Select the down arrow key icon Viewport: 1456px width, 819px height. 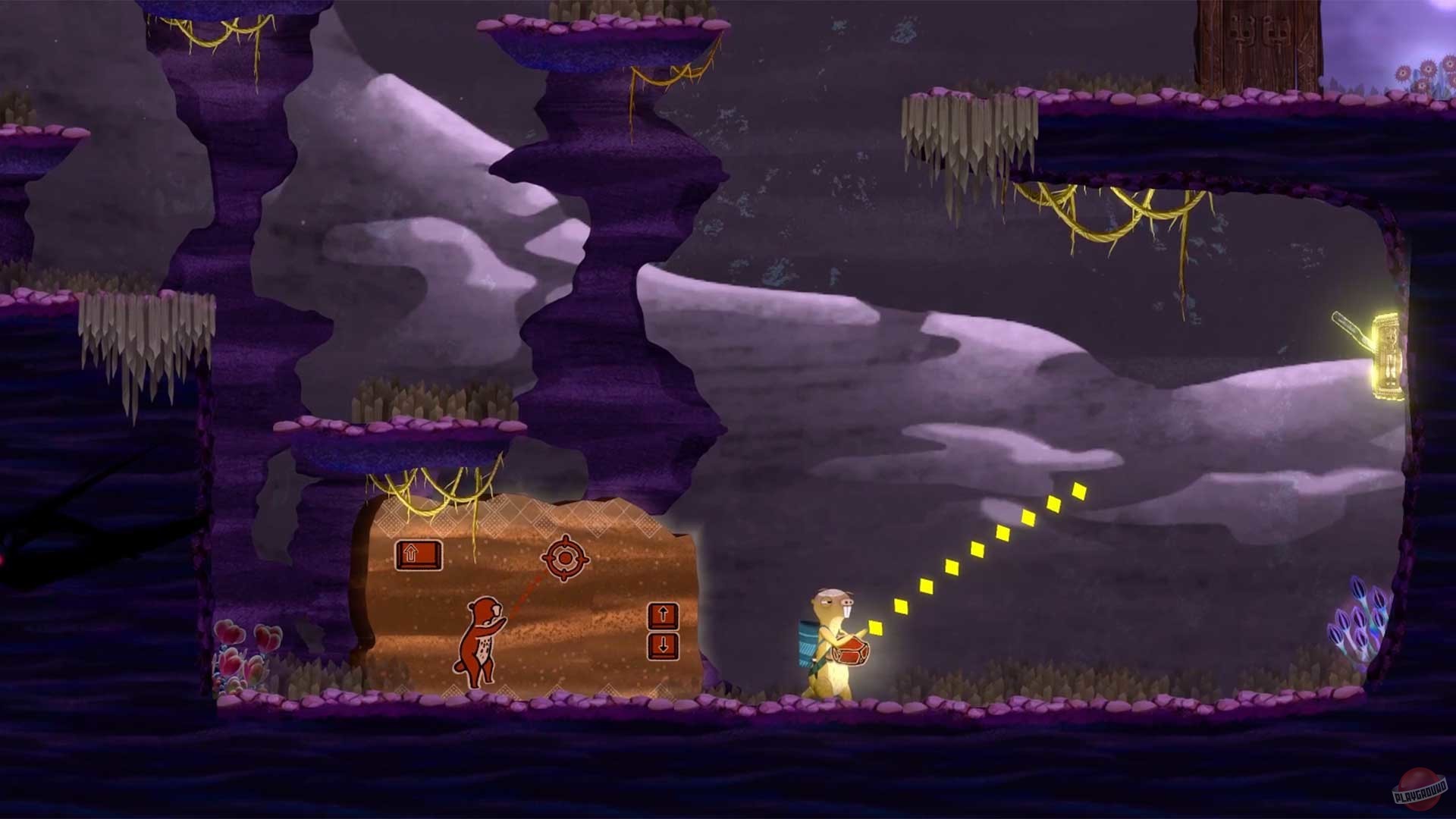point(664,647)
